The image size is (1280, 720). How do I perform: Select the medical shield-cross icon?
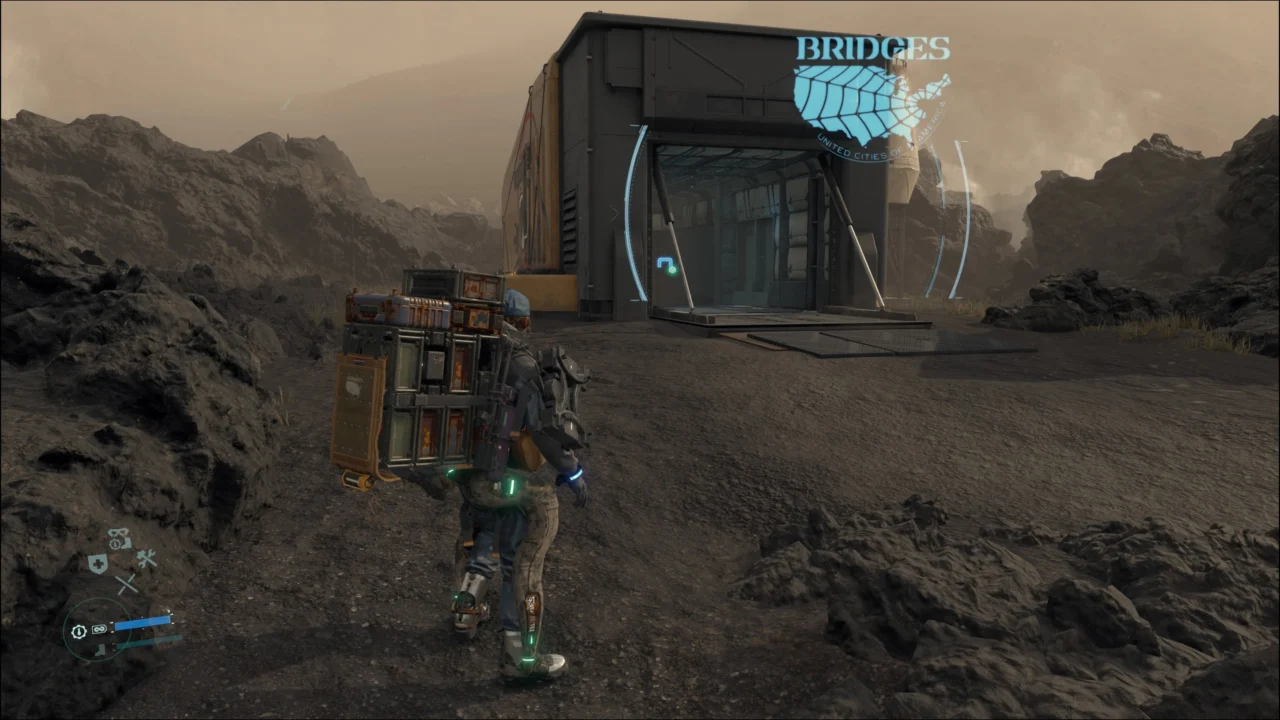point(97,564)
